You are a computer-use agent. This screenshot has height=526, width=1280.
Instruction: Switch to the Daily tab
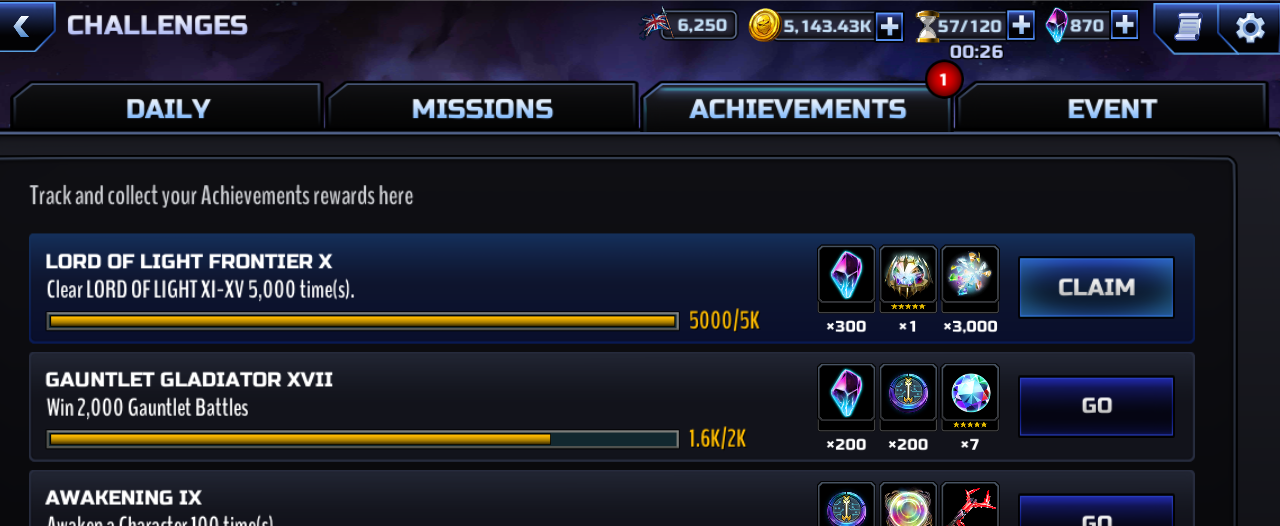168,108
